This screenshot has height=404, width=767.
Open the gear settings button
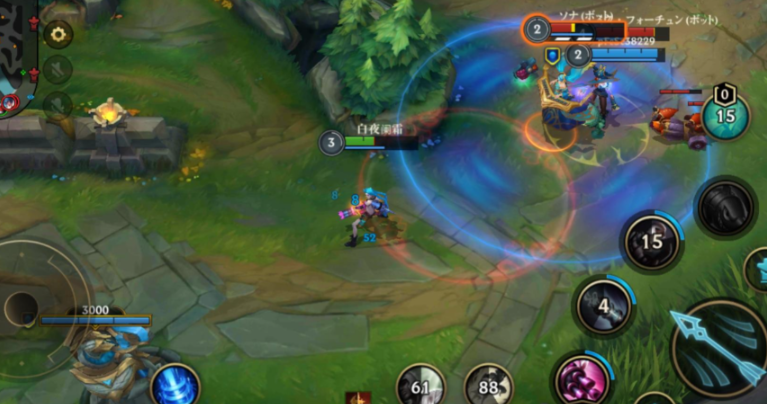pyautogui.click(x=59, y=35)
